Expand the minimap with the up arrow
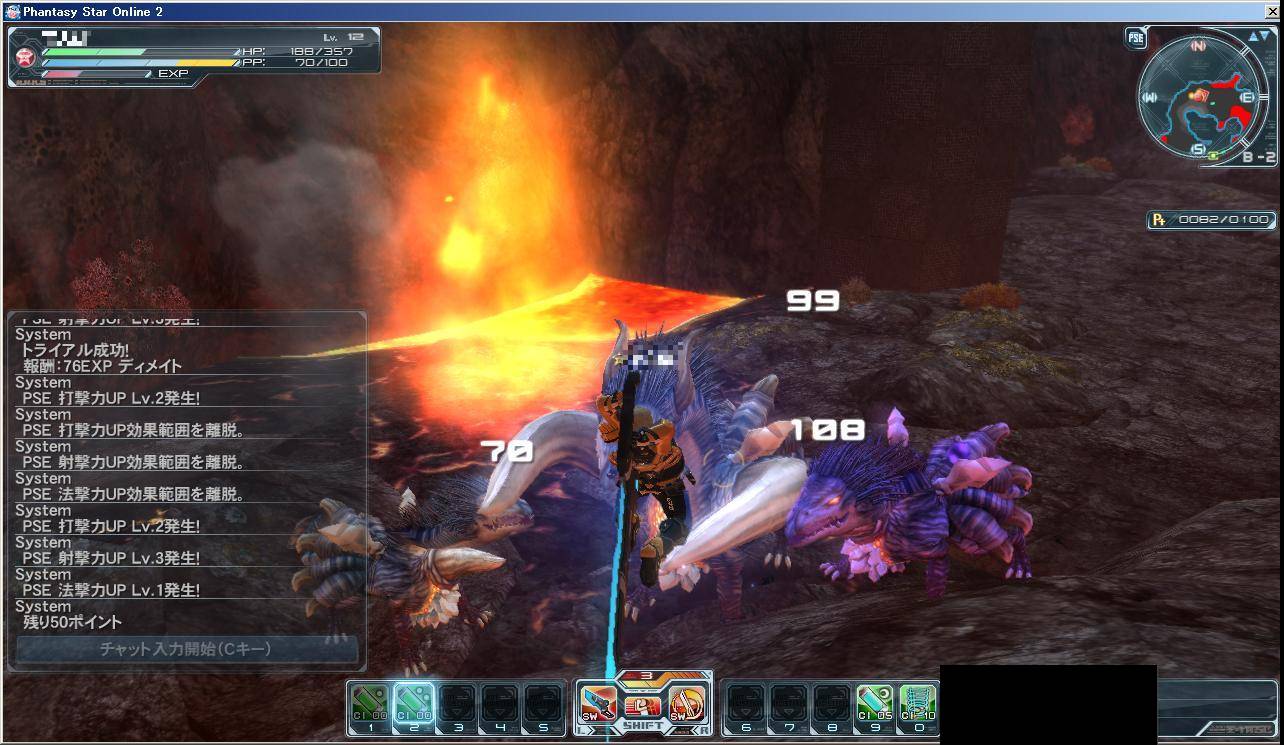1284x745 pixels. tap(1252, 35)
